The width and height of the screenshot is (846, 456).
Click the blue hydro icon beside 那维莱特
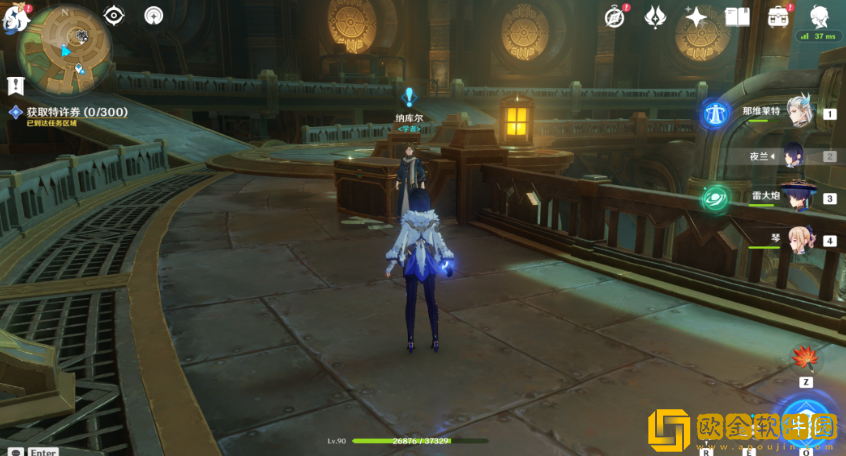[716, 113]
